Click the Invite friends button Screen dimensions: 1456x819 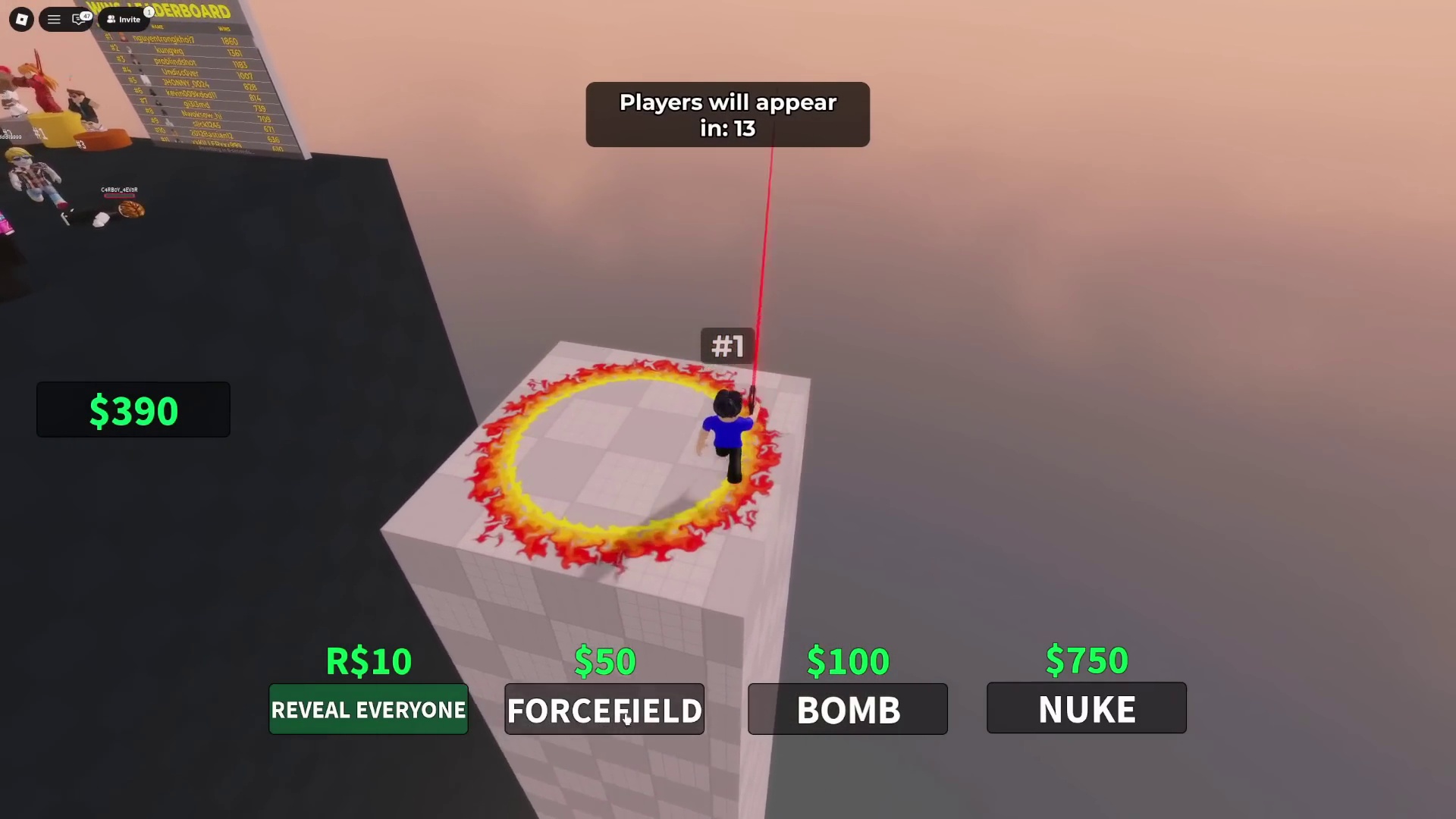pos(124,20)
